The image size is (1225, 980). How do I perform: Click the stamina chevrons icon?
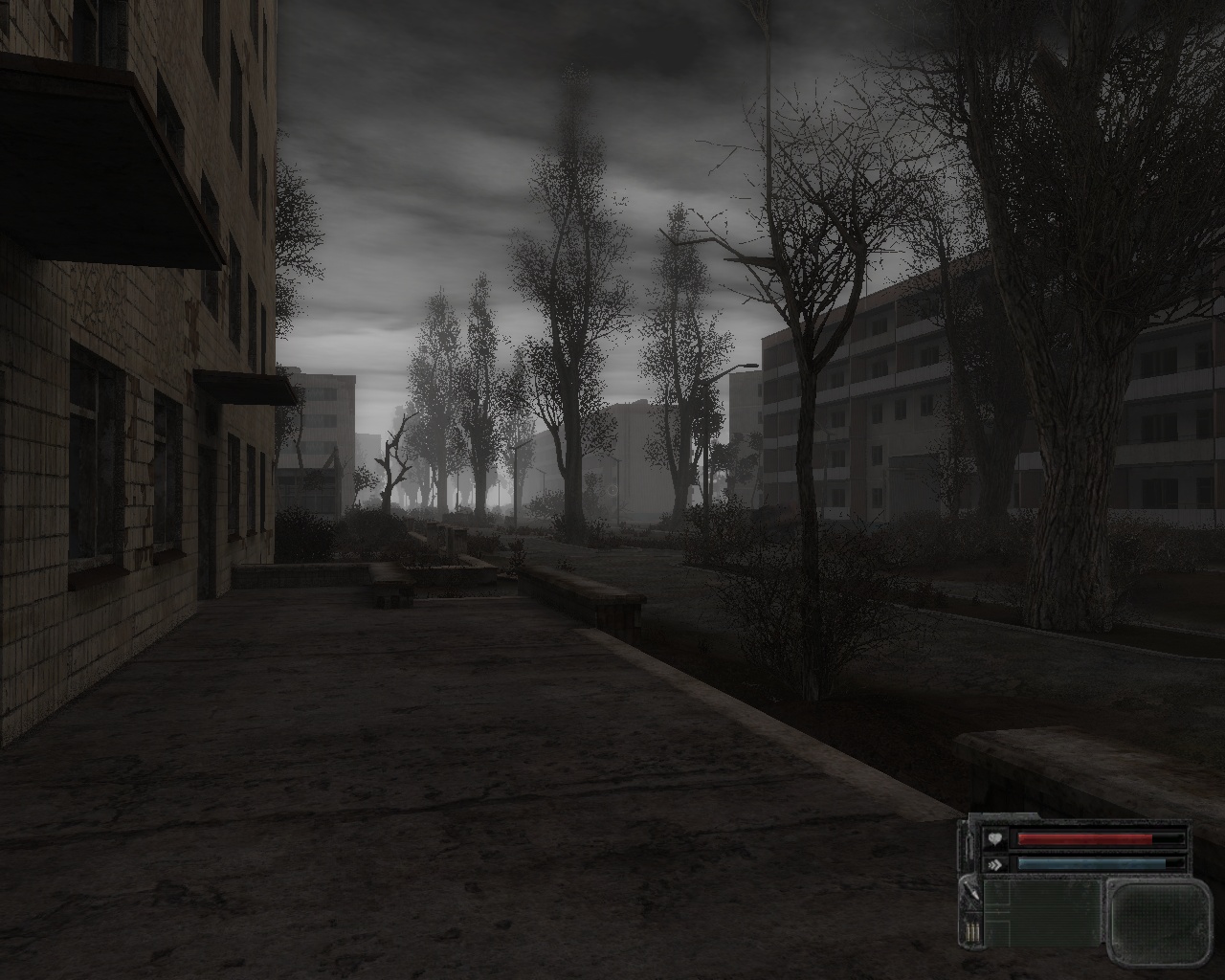996,863
